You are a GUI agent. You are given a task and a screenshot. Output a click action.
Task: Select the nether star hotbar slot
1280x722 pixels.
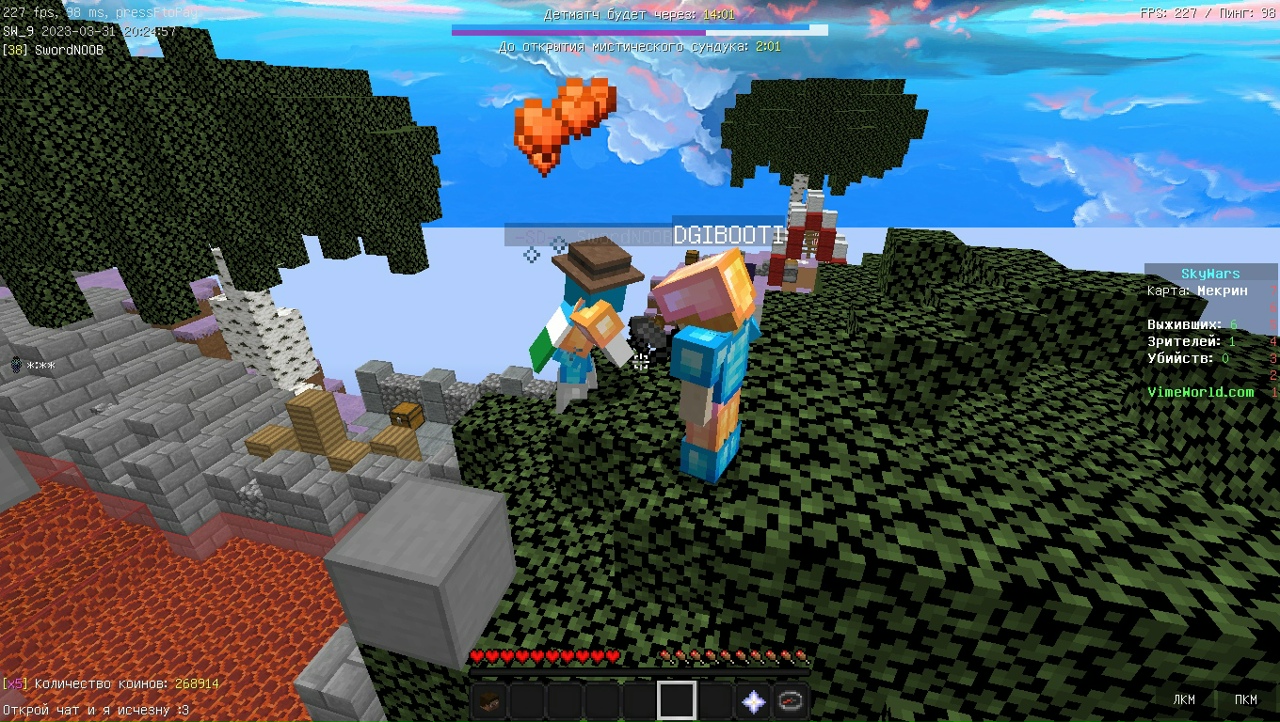pos(752,701)
